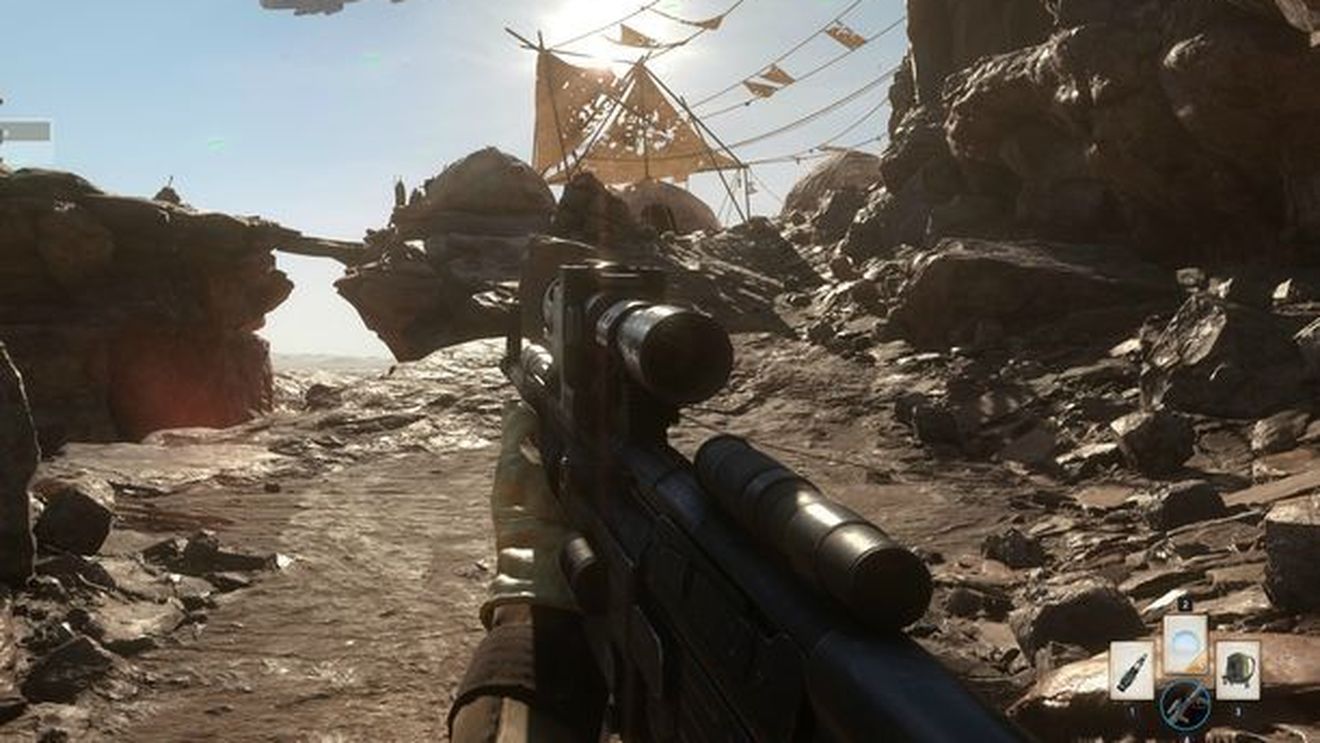This screenshot has height=743, width=1320.
Task: Activate the Bubble Shield card in slot 2
Action: [x=1186, y=645]
